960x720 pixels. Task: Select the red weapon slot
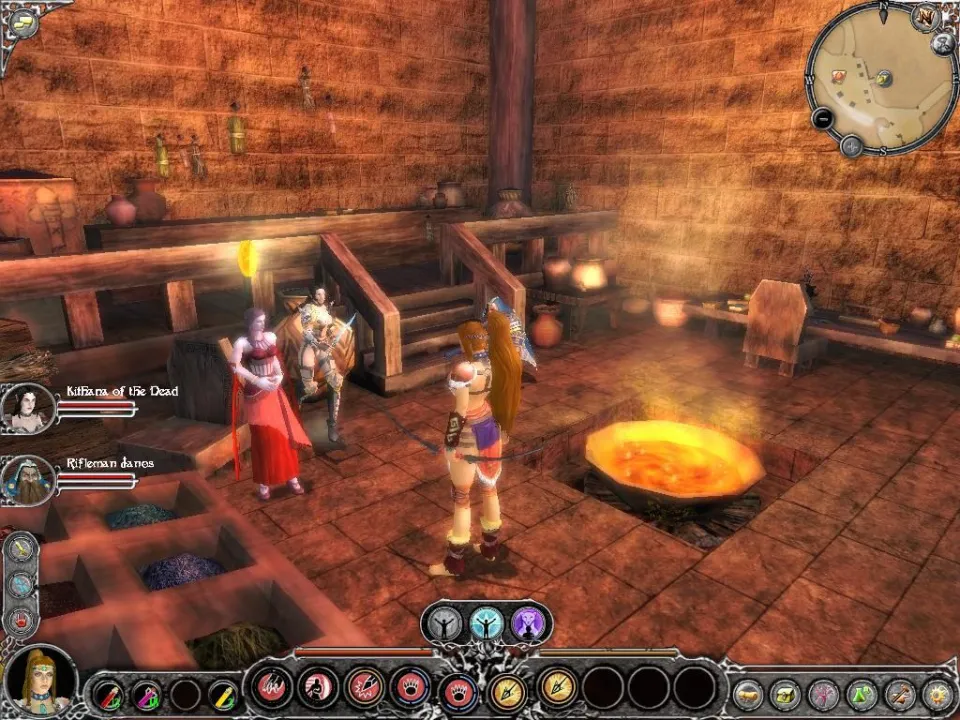tap(108, 693)
